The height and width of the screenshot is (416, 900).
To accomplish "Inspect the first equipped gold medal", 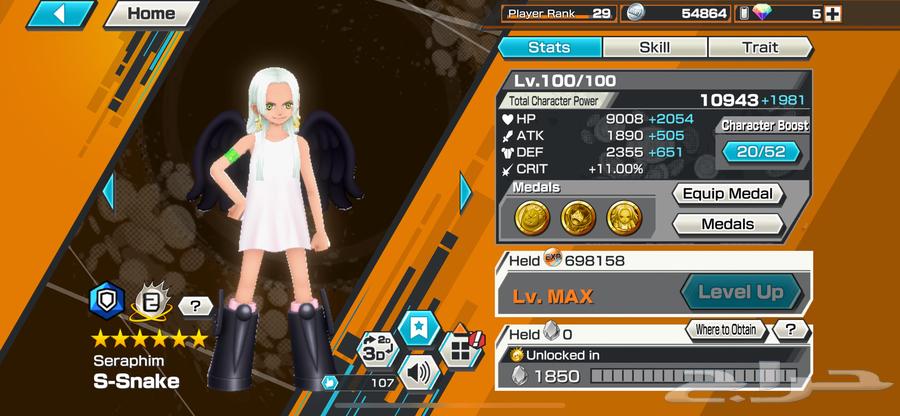I will click(530, 214).
